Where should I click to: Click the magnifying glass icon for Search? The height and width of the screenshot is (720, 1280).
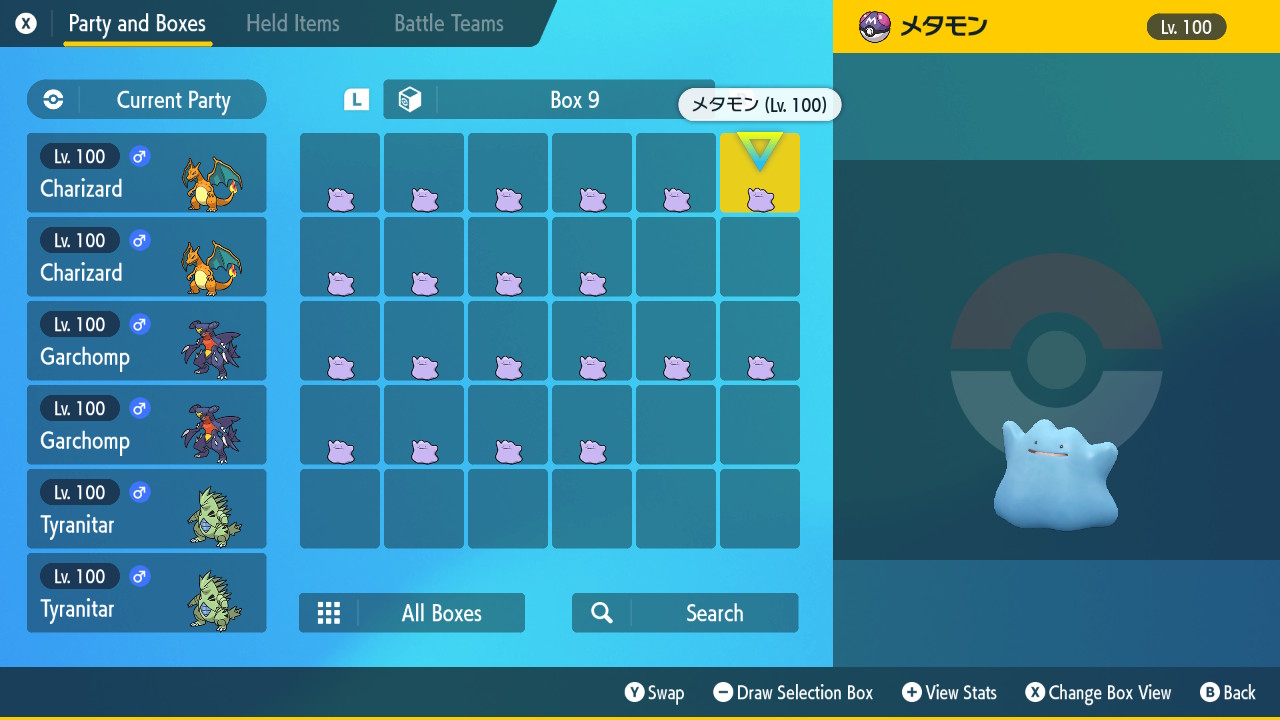[600, 612]
